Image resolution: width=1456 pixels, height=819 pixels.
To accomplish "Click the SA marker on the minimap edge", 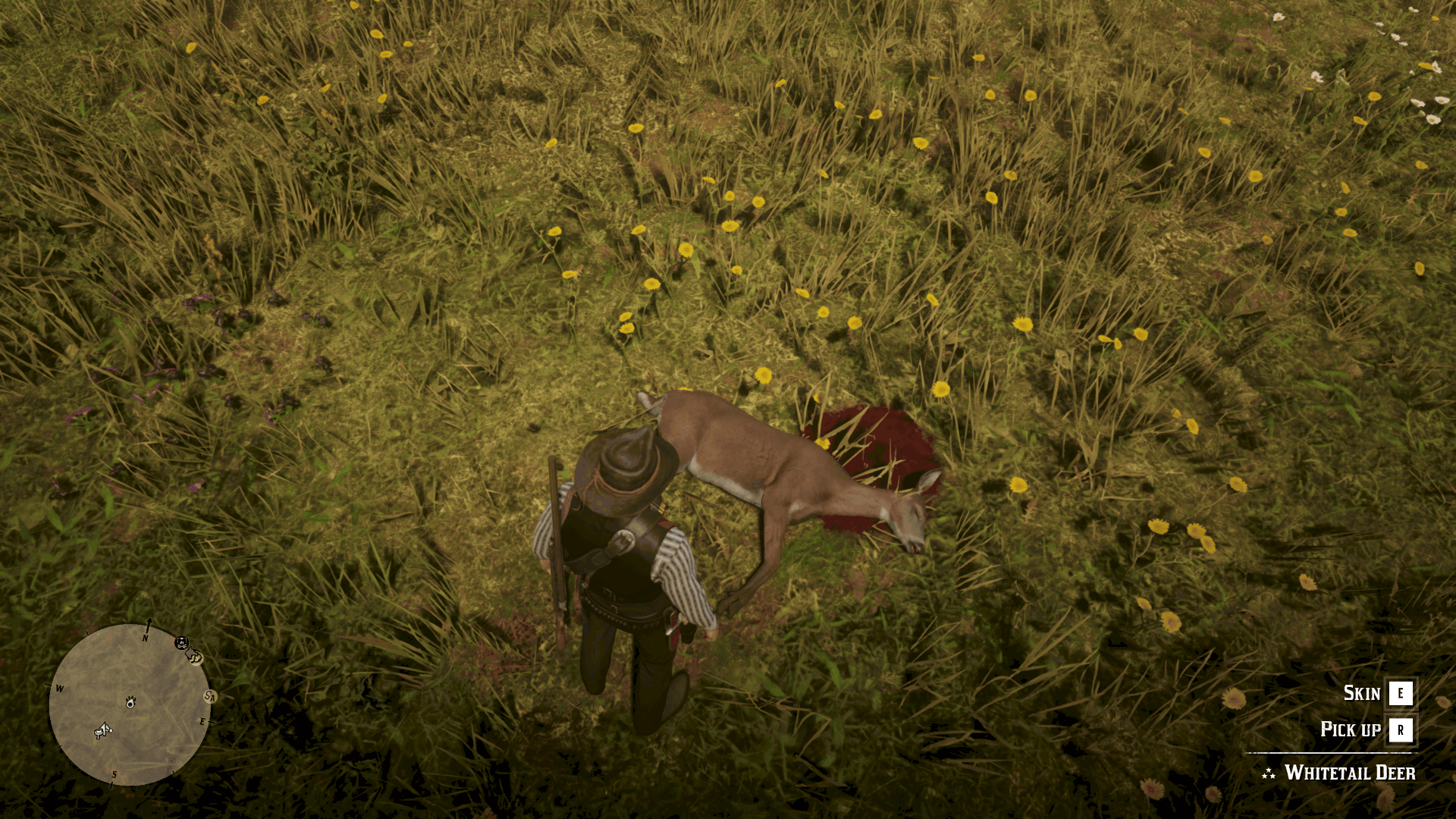I will coord(210,696).
